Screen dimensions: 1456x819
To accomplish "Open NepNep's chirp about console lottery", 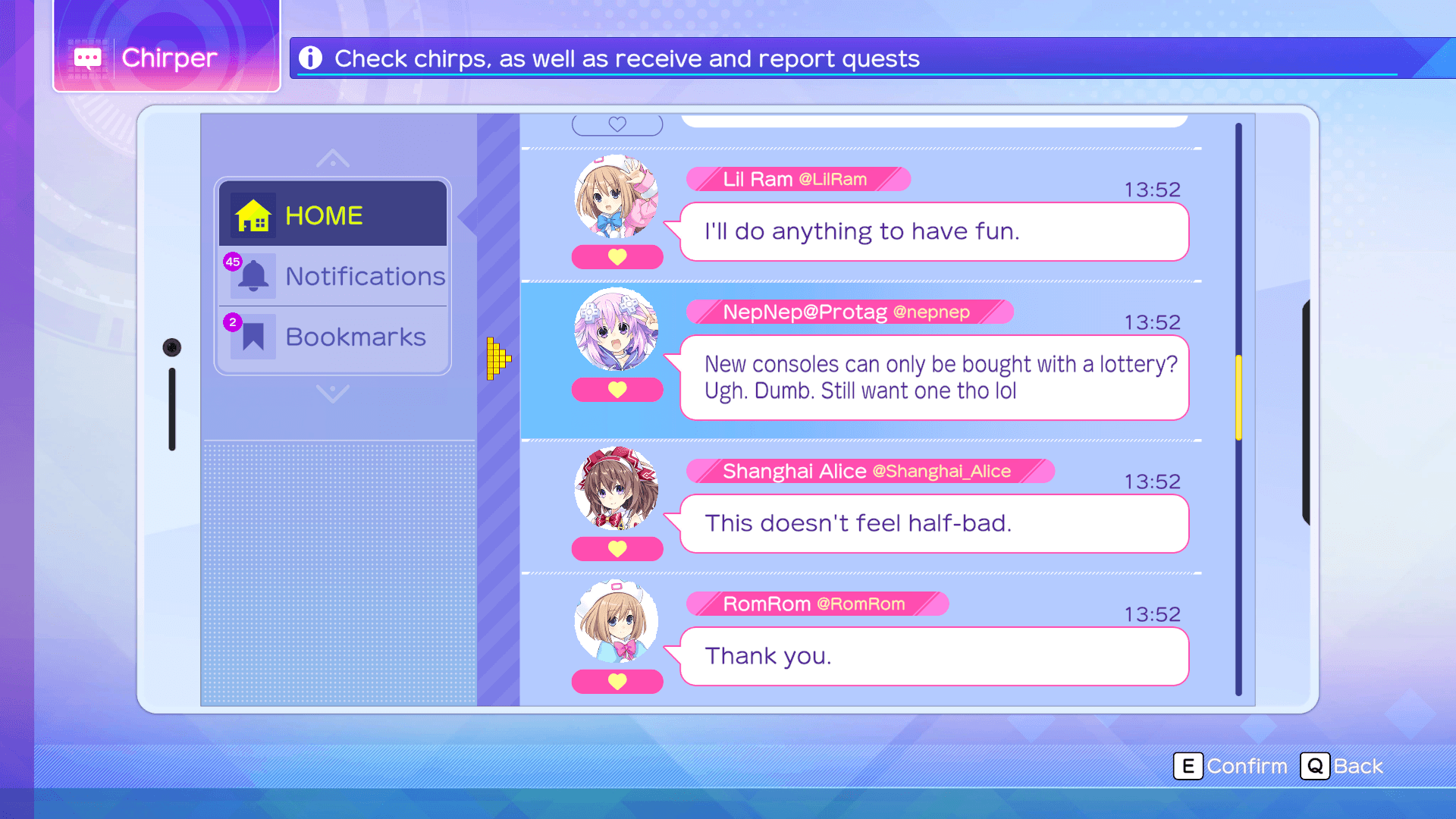I will (x=934, y=378).
